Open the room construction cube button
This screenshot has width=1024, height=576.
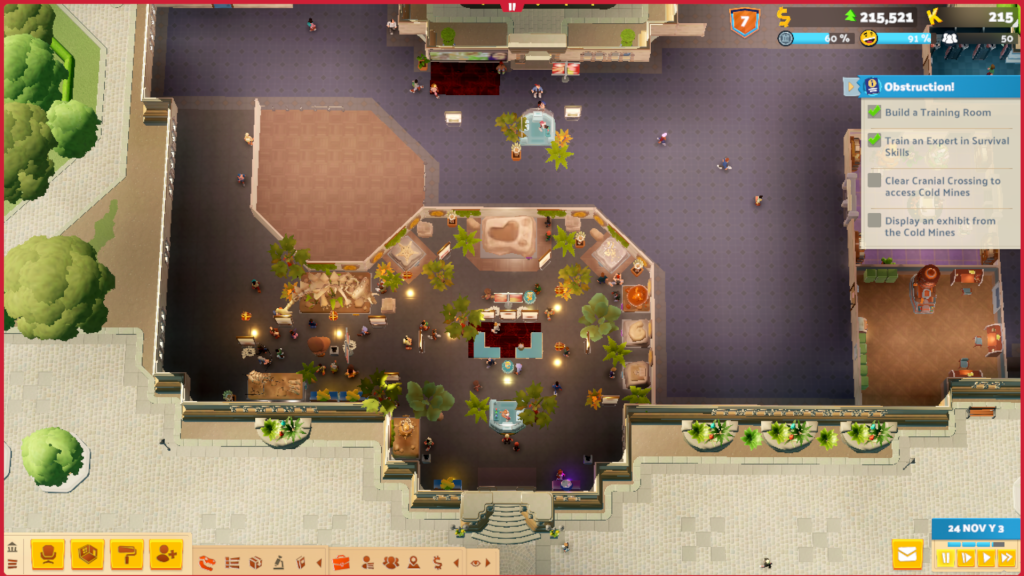(x=88, y=553)
